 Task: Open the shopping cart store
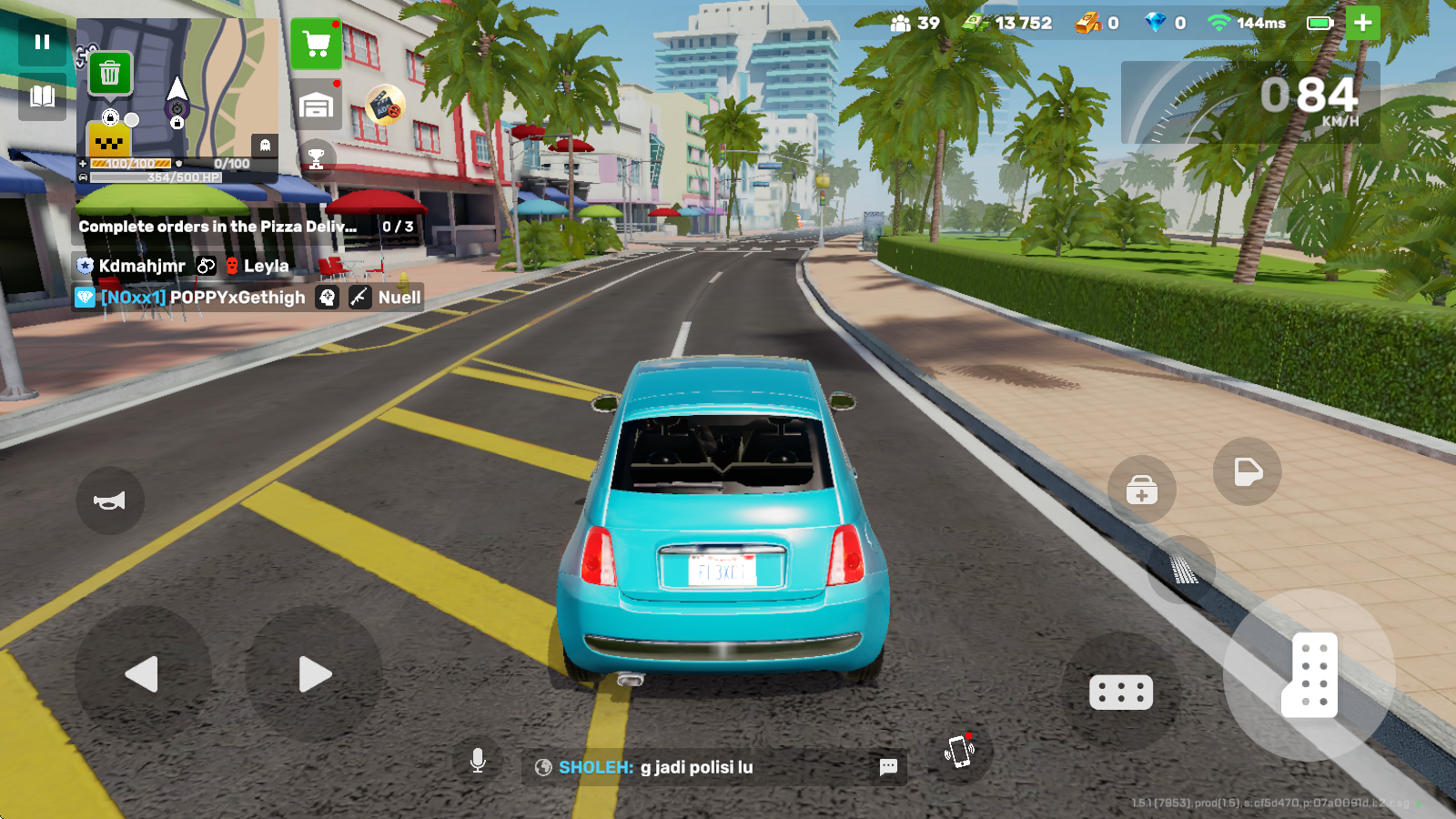coord(317,44)
